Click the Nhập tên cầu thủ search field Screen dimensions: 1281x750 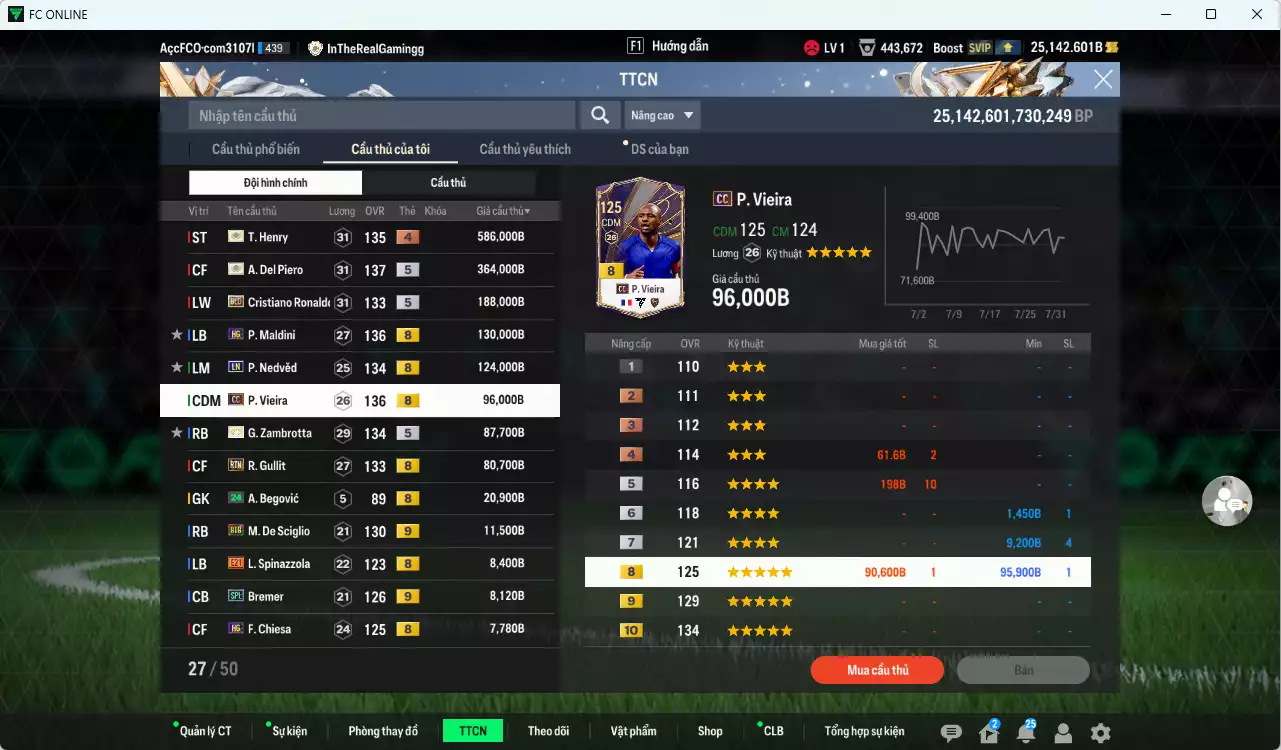[380, 115]
